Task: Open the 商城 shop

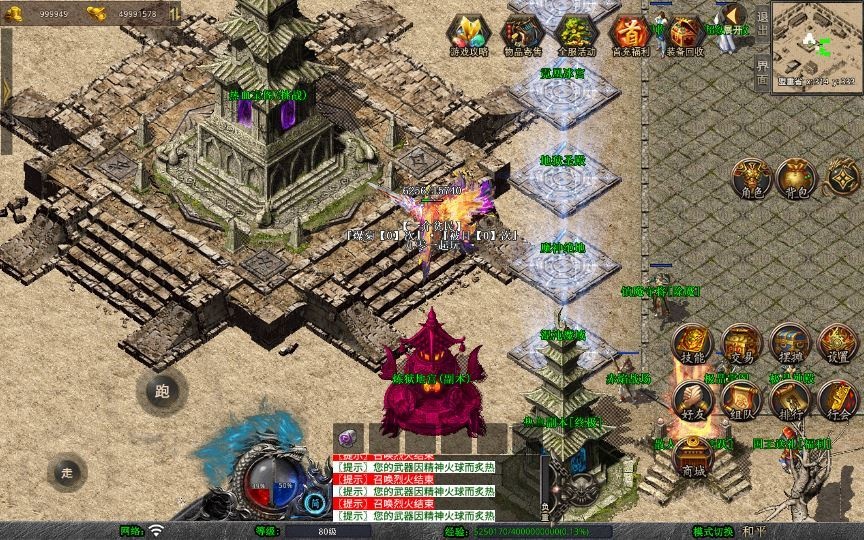Action: (691, 457)
